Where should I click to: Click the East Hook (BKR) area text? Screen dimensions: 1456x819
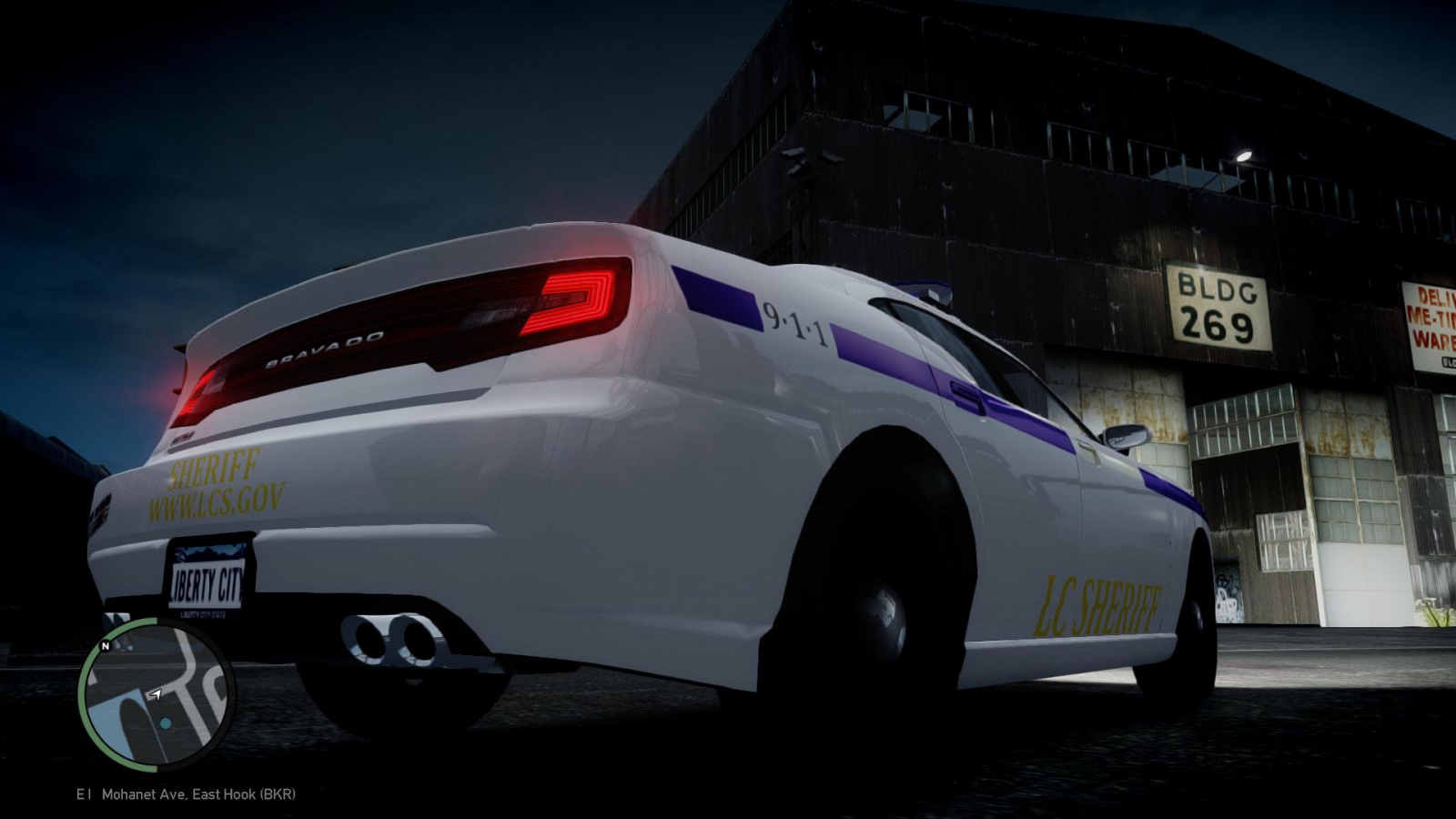246,794
